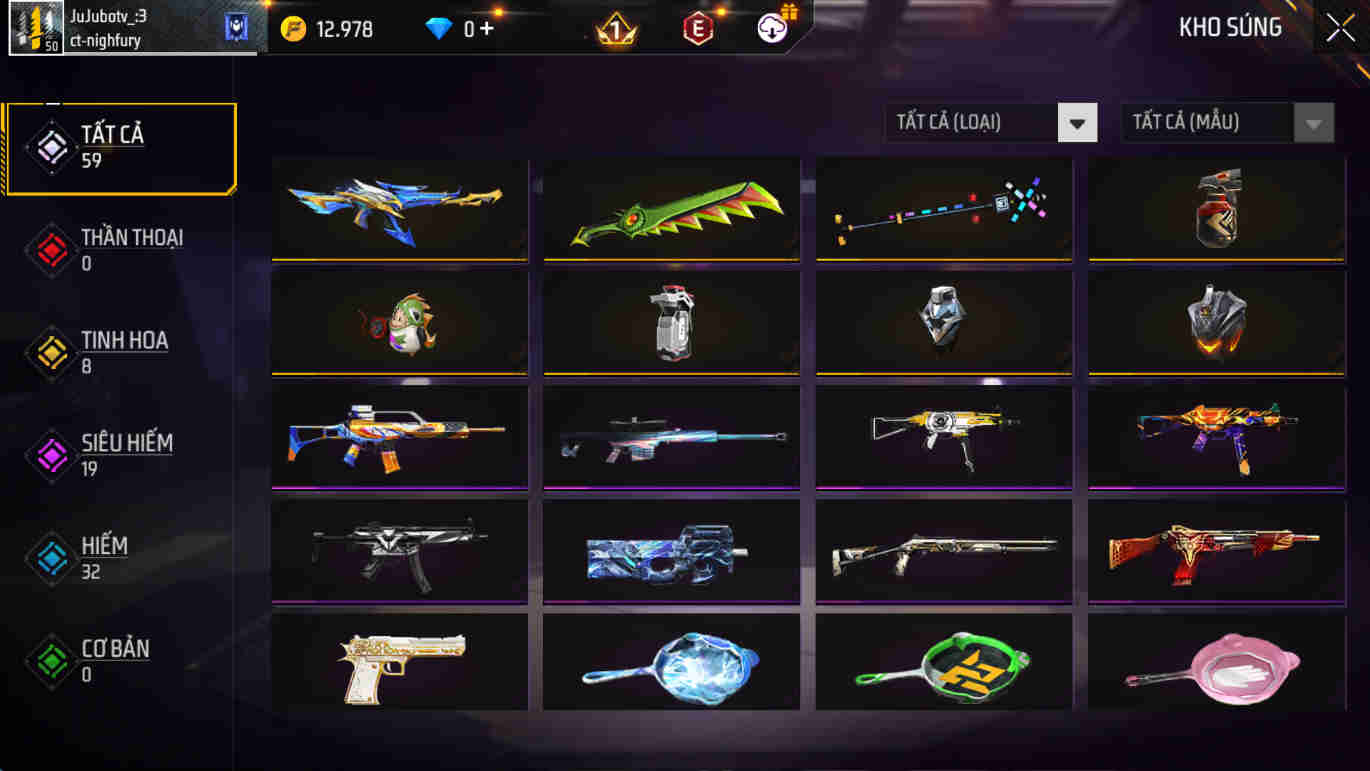Open the red E event badge icon
The height and width of the screenshot is (771, 1370).
697,29
